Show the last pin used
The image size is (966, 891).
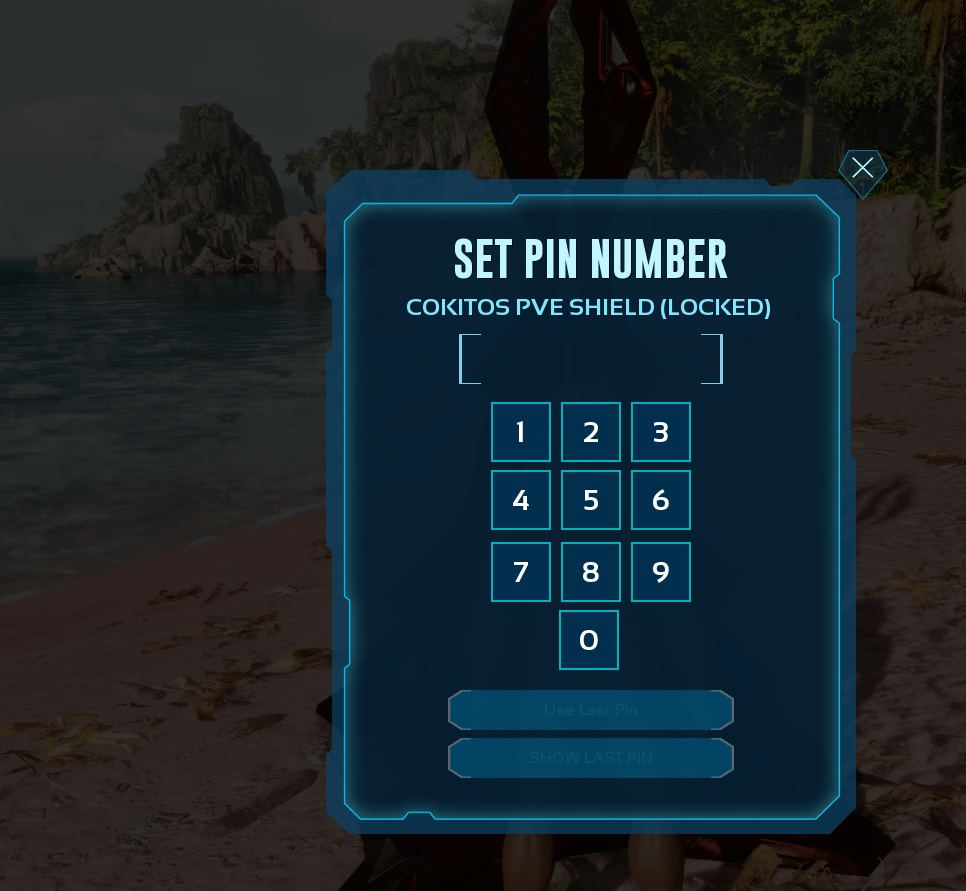click(591, 758)
